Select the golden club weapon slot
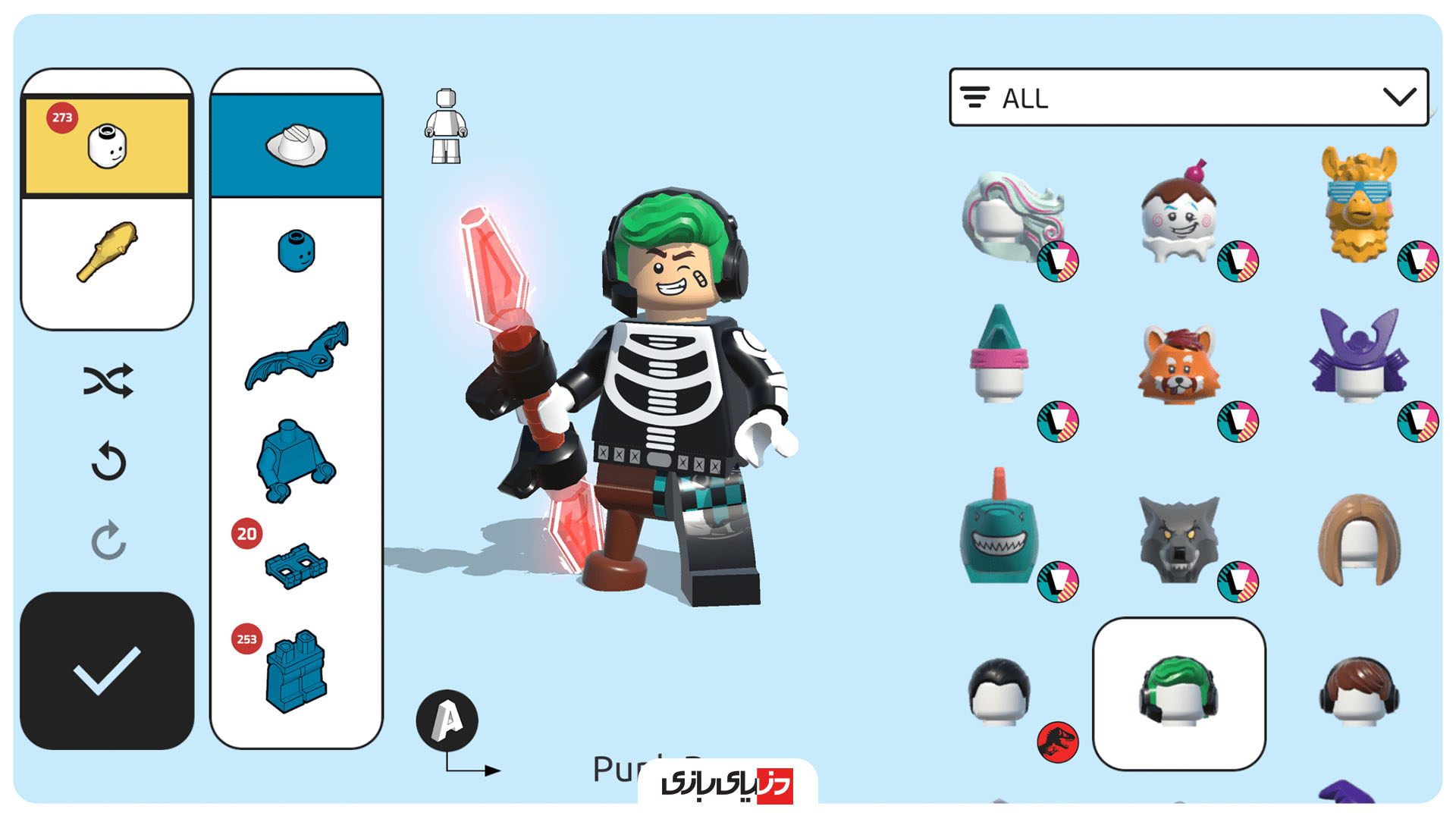1456x819 pixels. pos(107,250)
